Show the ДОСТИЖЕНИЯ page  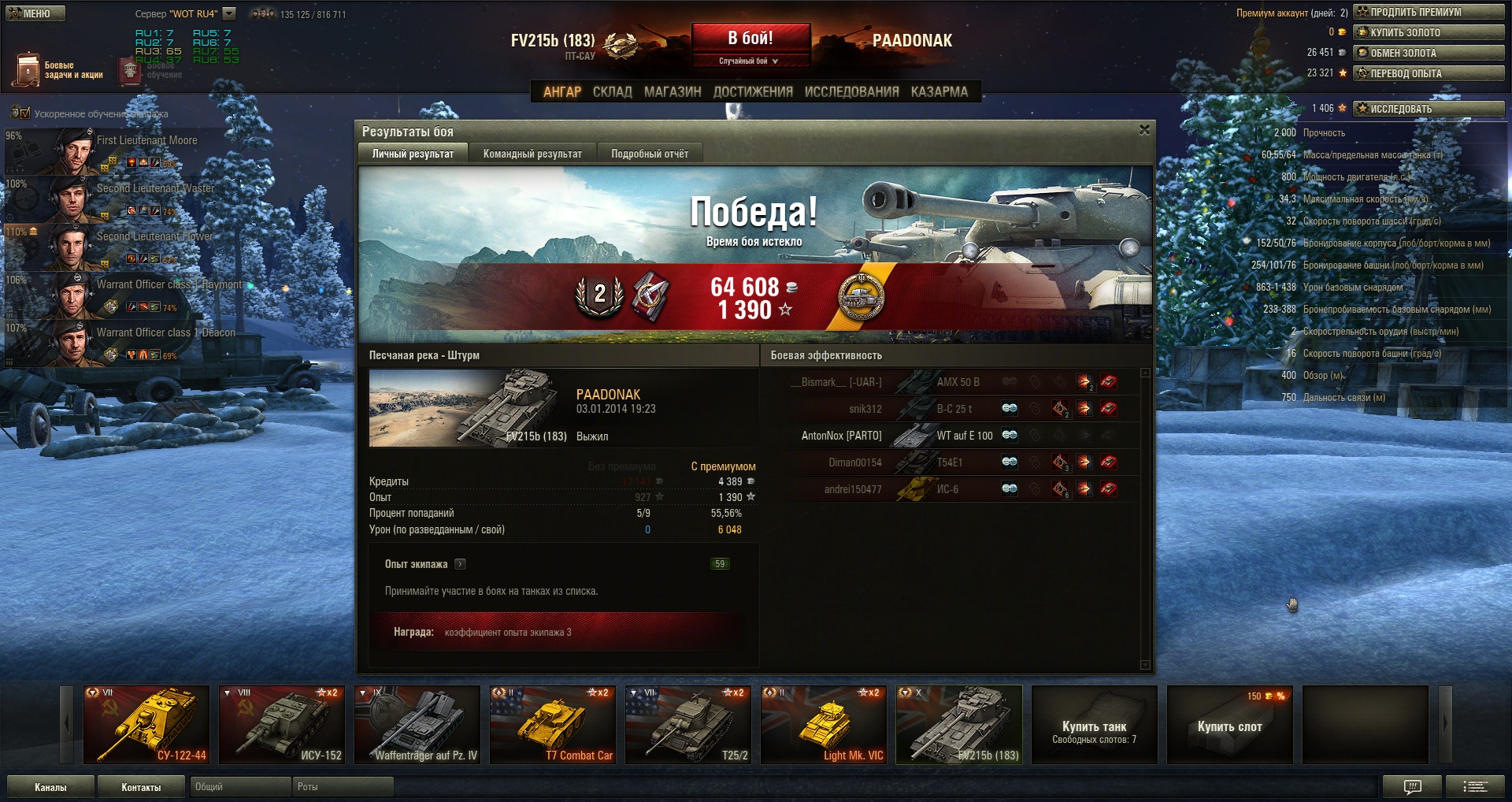point(753,91)
